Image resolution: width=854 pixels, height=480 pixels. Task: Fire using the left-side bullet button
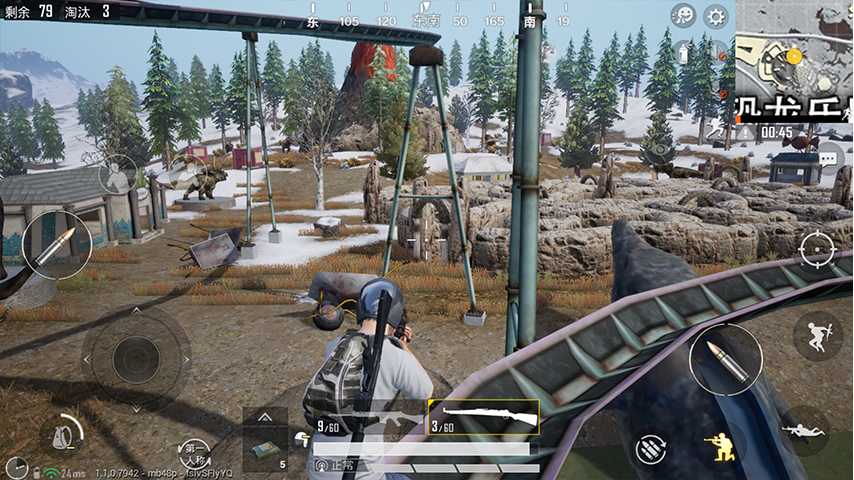point(56,245)
